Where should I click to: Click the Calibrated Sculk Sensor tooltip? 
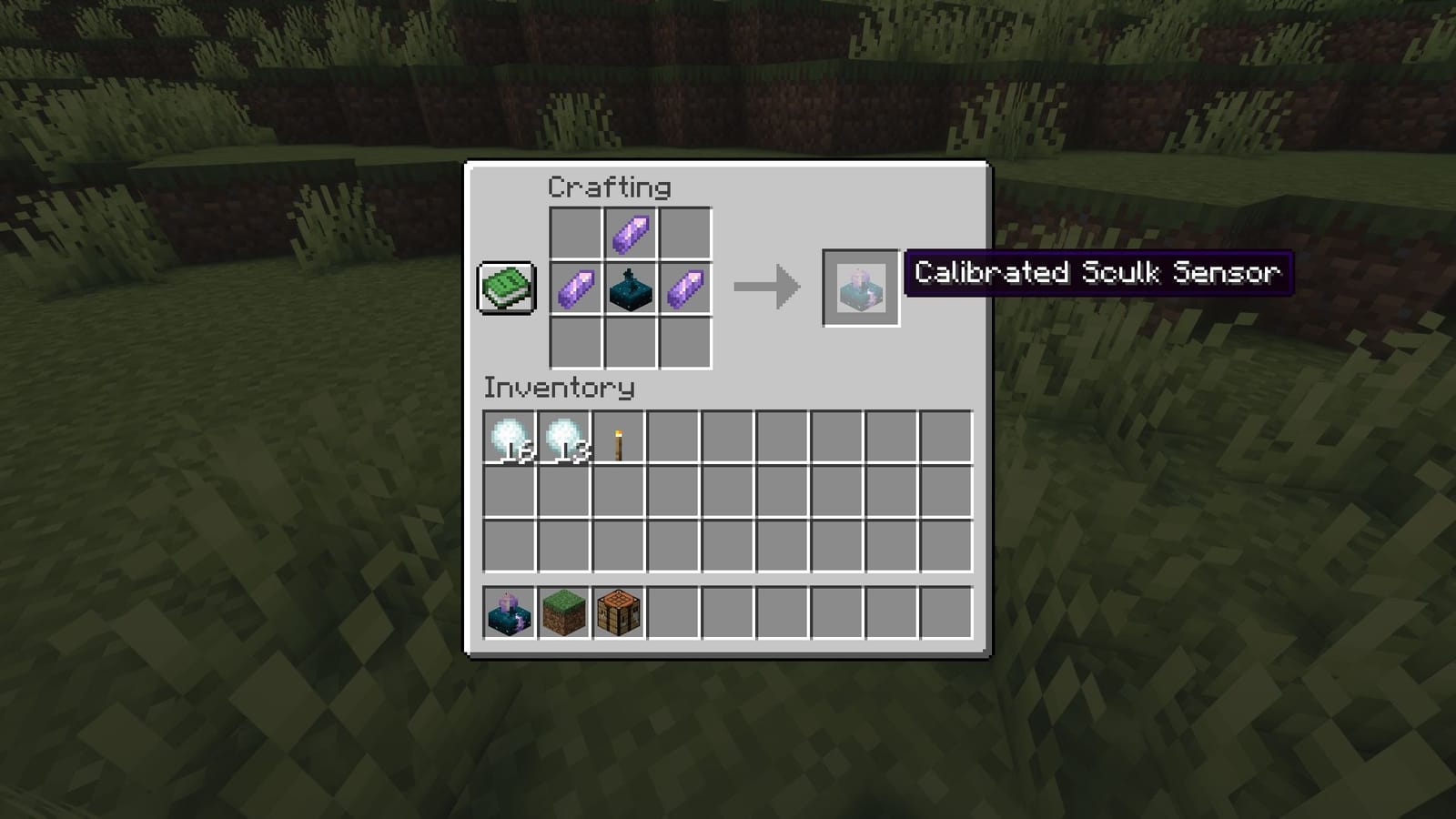pos(1096,272)
